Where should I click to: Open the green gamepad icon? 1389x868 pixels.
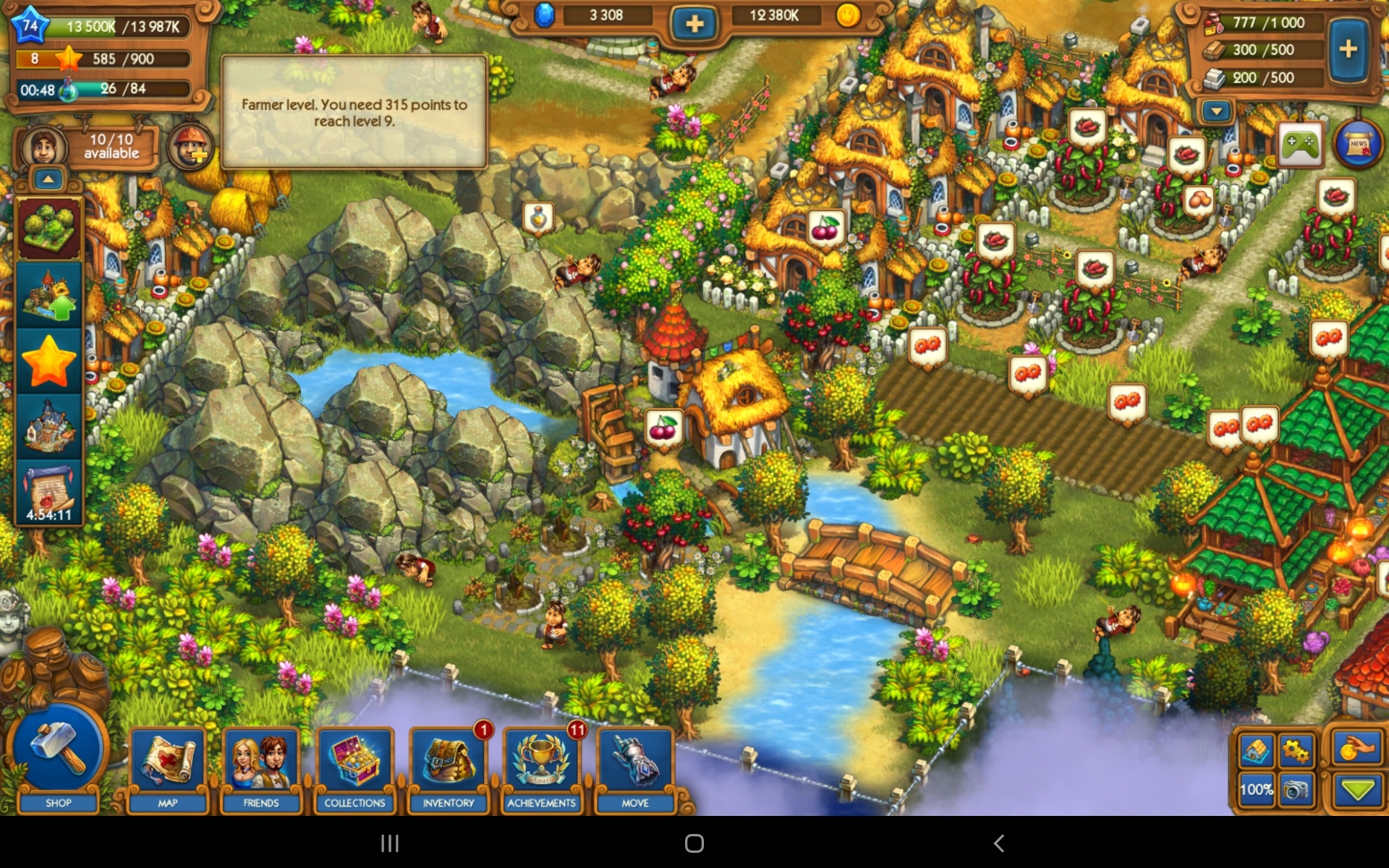click(x=1300, y=145)
